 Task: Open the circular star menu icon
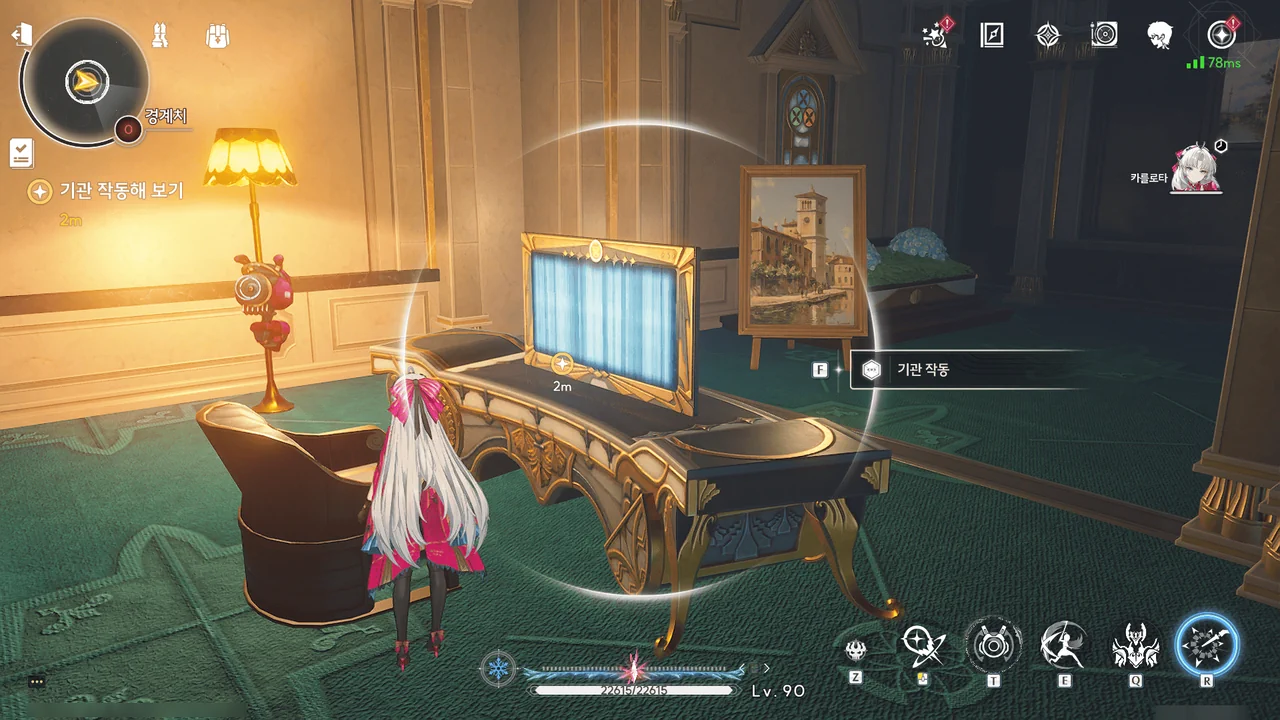click(1220, 35)
